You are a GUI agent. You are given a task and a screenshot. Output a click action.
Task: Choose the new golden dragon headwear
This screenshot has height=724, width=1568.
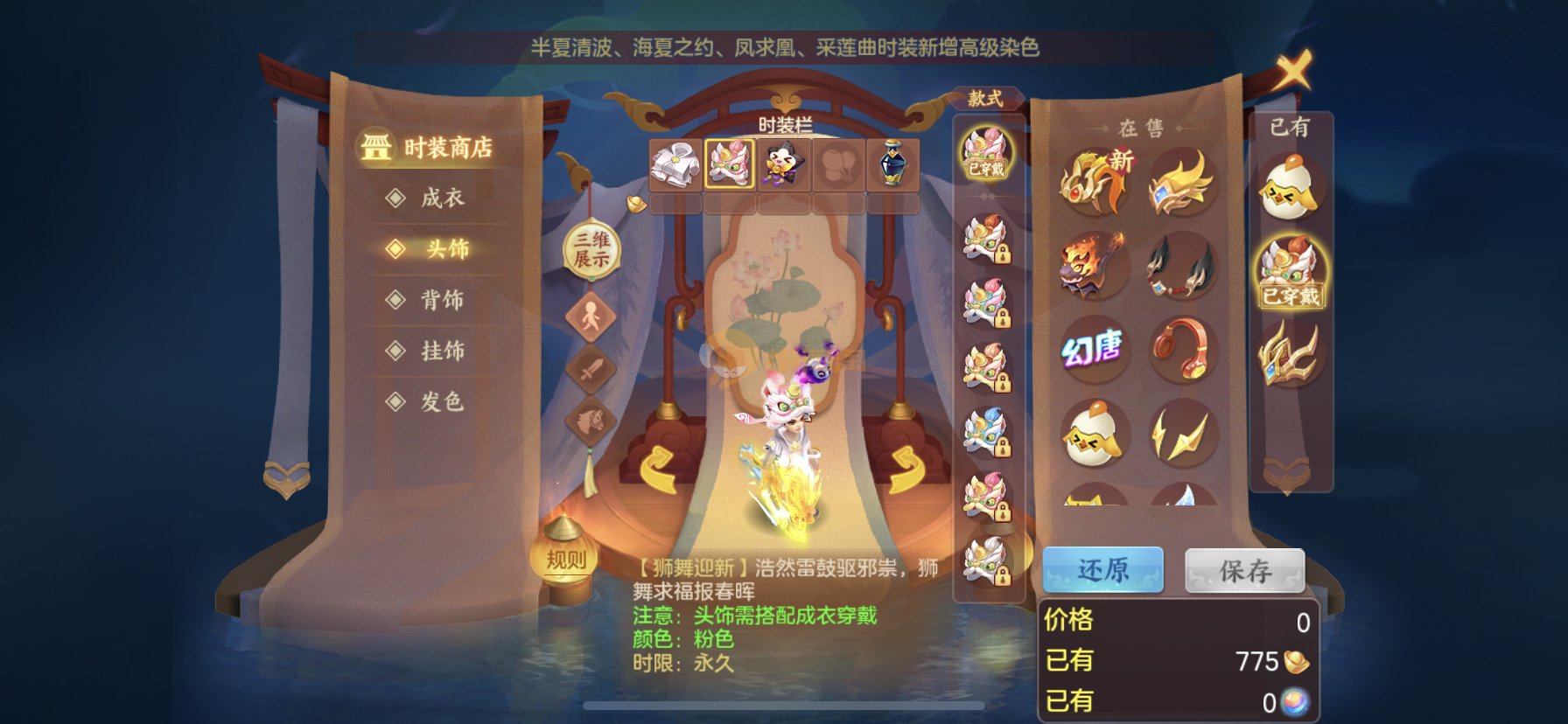point(1093,182)
